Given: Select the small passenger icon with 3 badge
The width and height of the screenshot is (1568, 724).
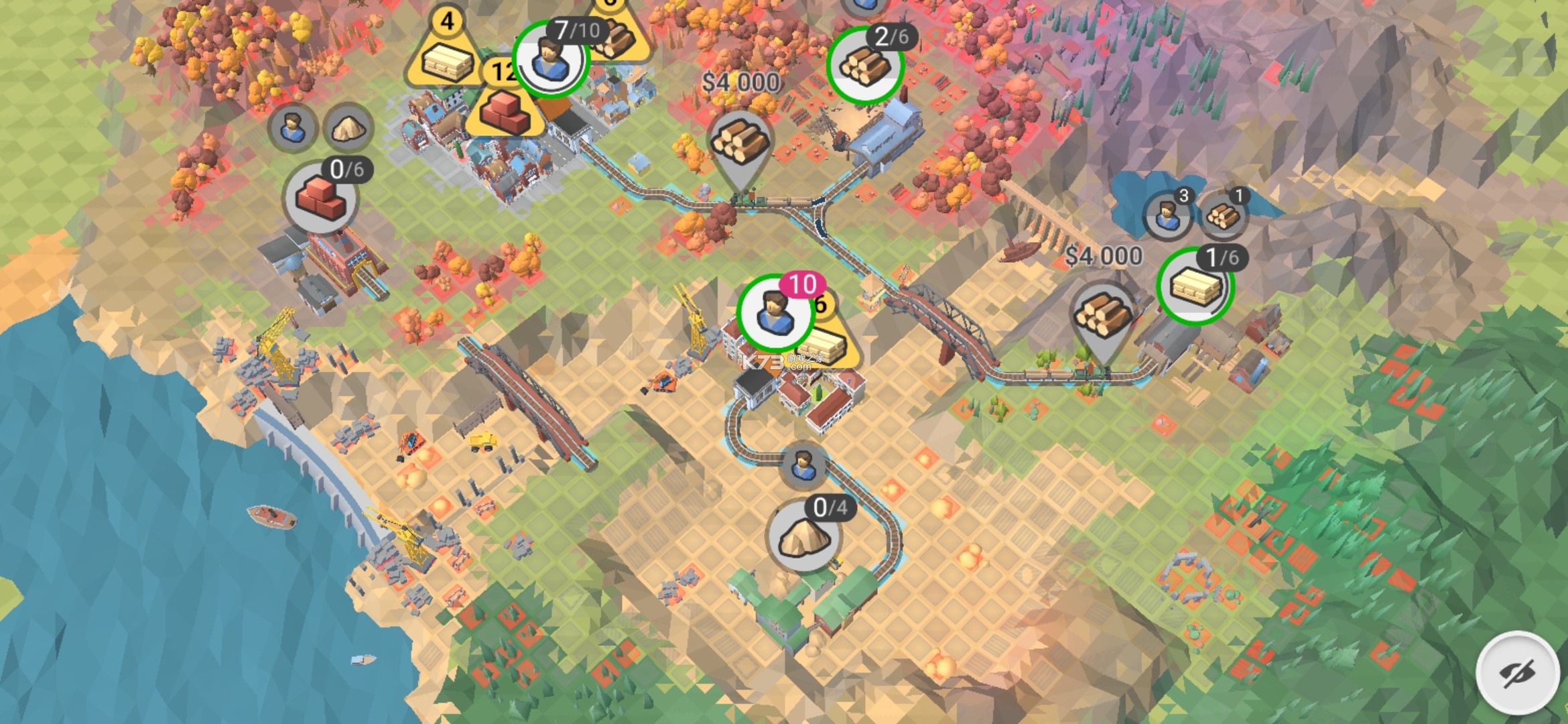Looking at the screenshot, I should point(1167,215).
